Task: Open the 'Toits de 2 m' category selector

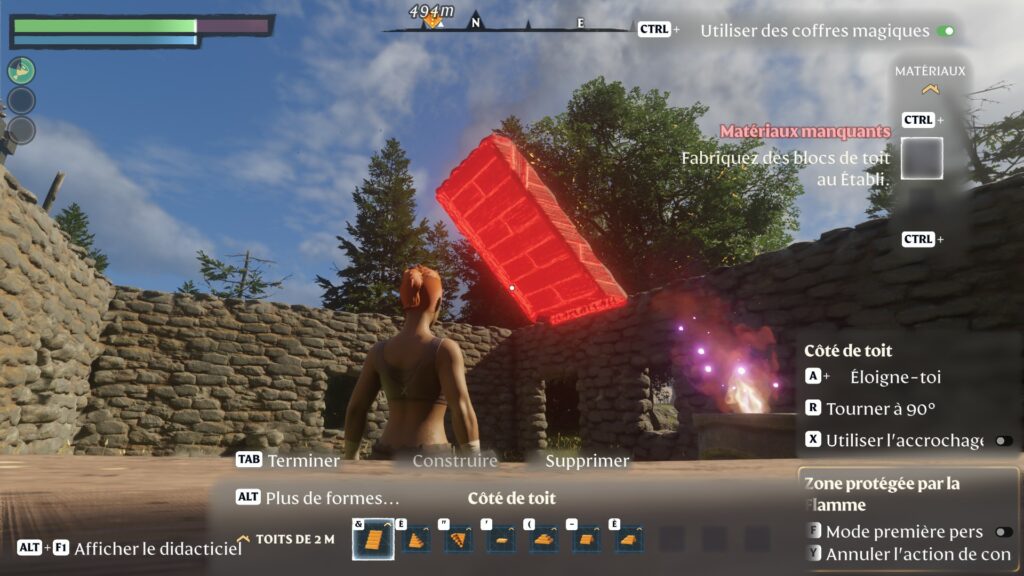Action: 294,539
